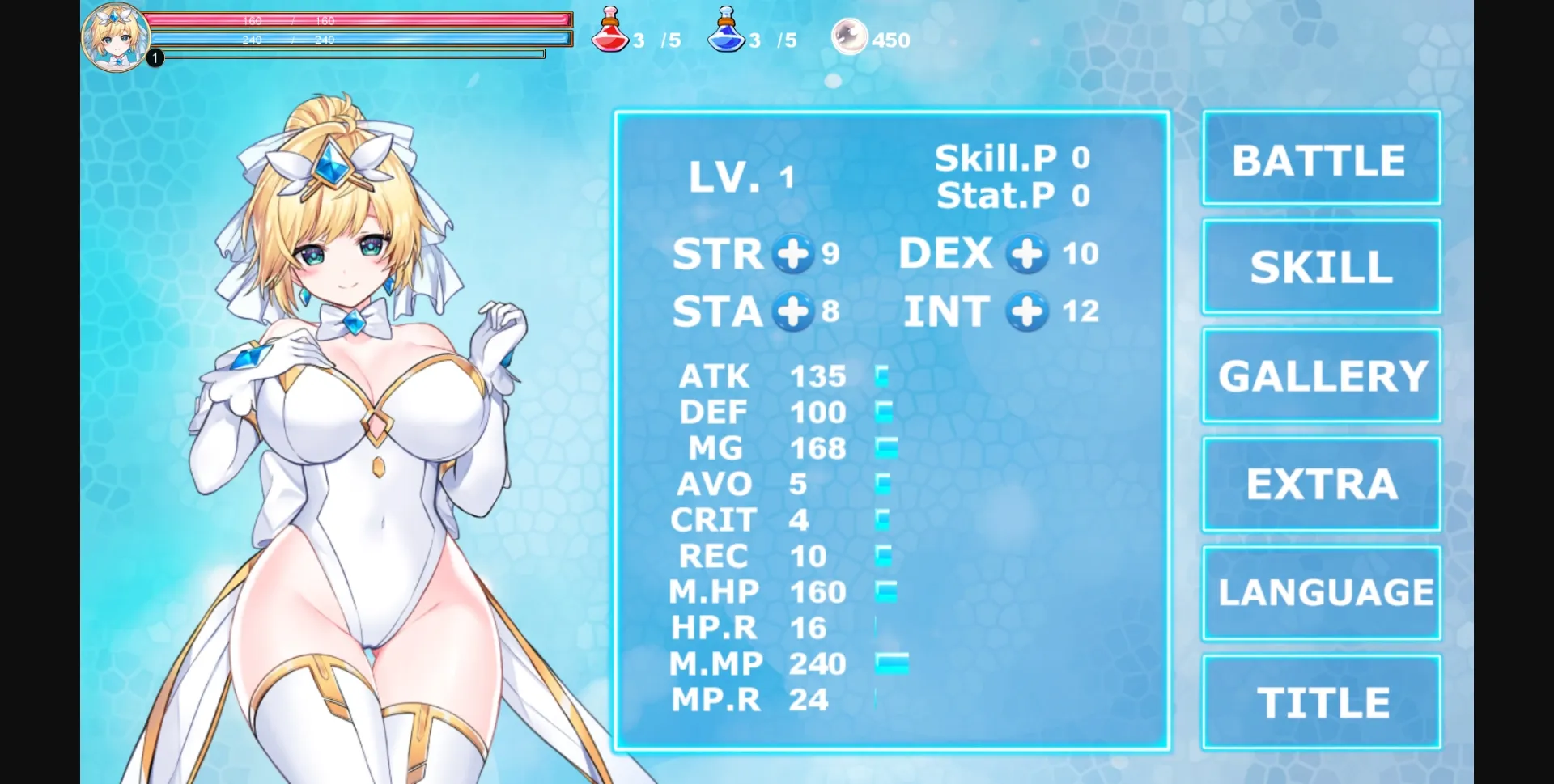Click the INT plus icon
The width and height of the screenshot is (1554, 784).
point(1025,311)
